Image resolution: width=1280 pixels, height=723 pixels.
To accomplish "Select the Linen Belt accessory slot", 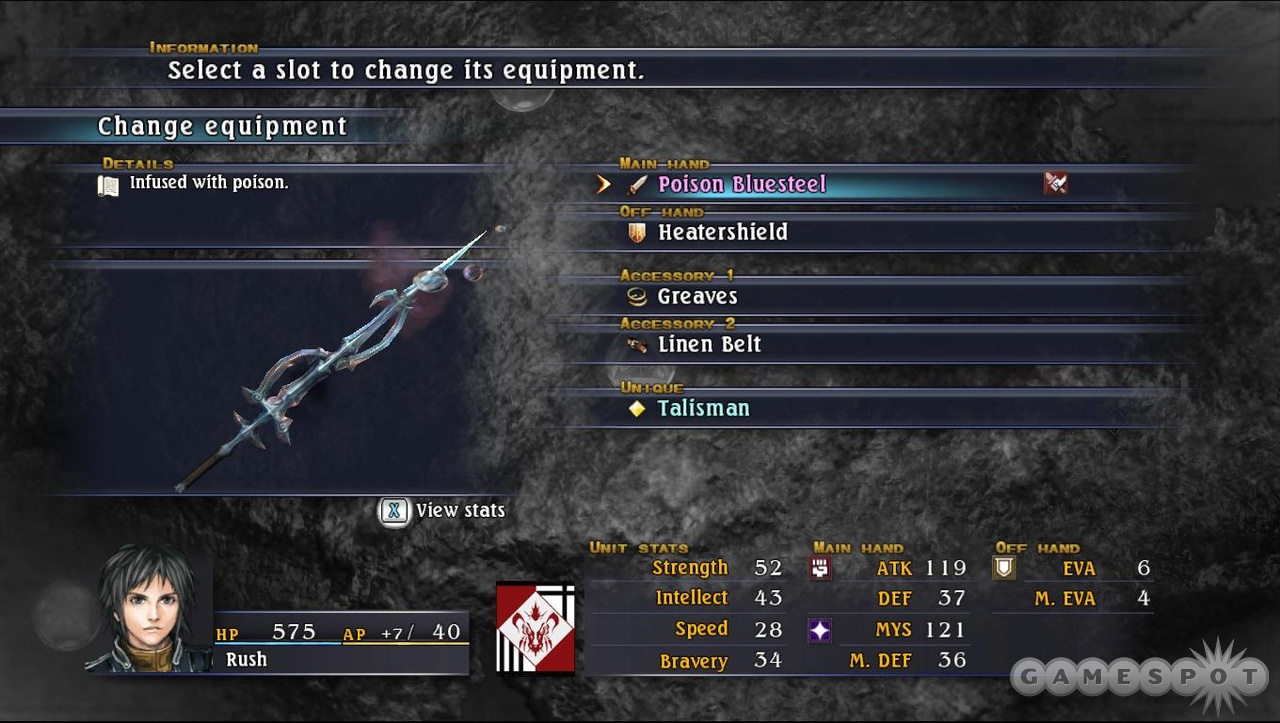I will (x=709, y=345).
